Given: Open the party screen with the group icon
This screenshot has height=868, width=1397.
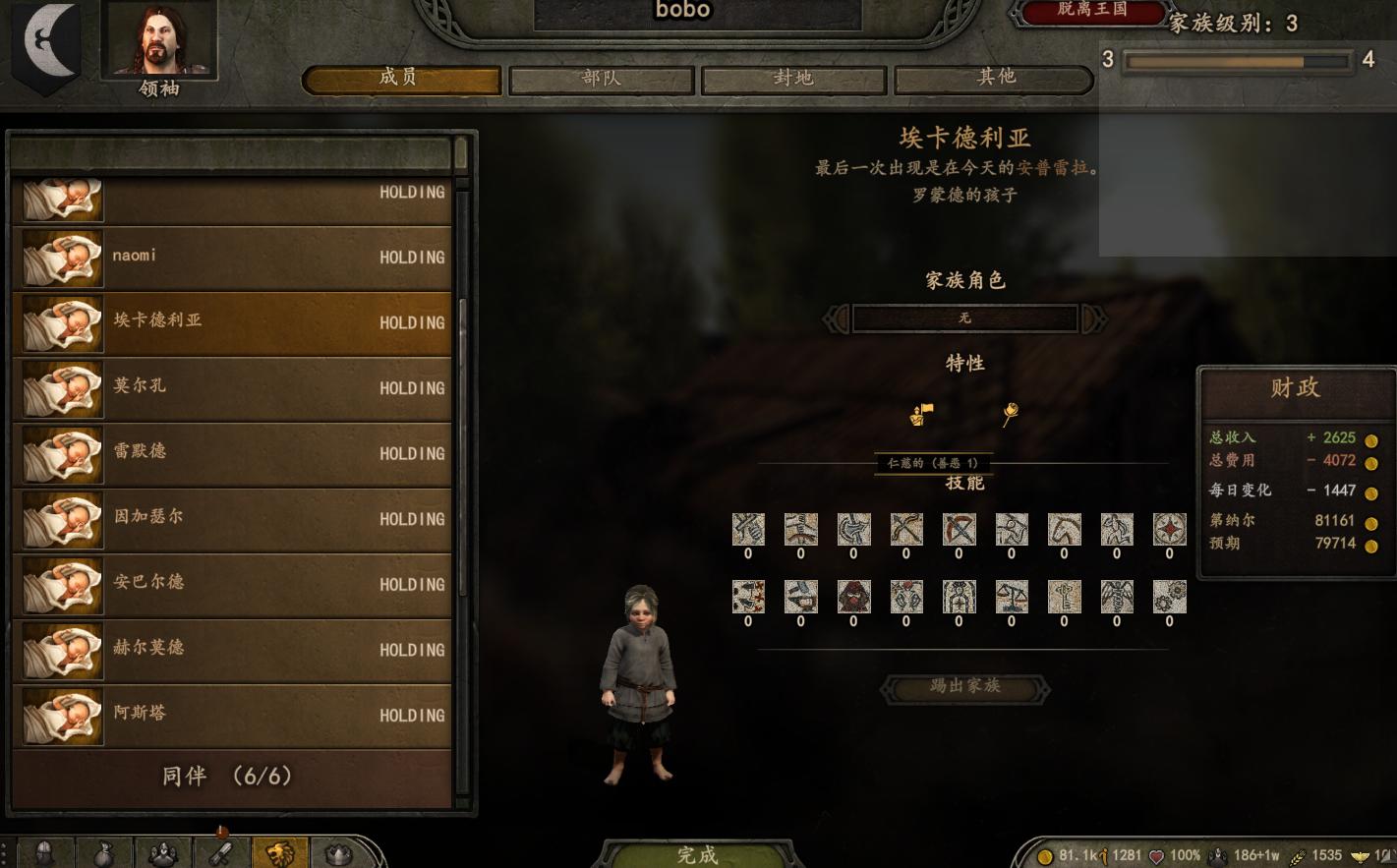Looking at the screenshot, I should (x=163, y=853).
